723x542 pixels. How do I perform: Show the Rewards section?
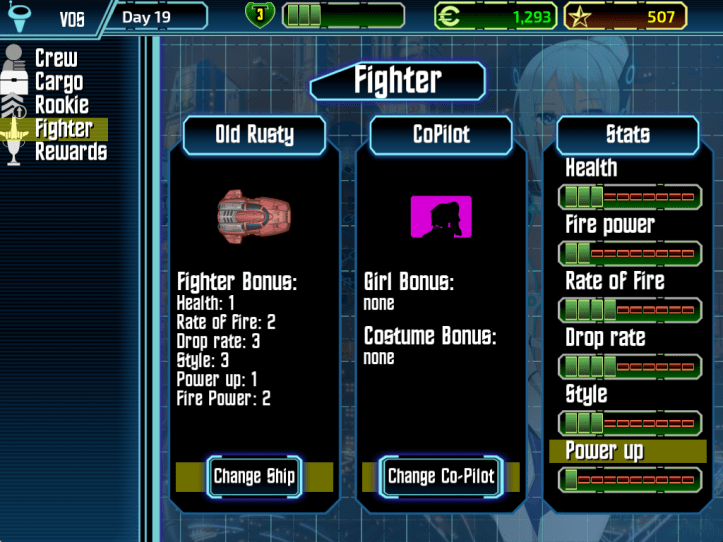(70, 152)
